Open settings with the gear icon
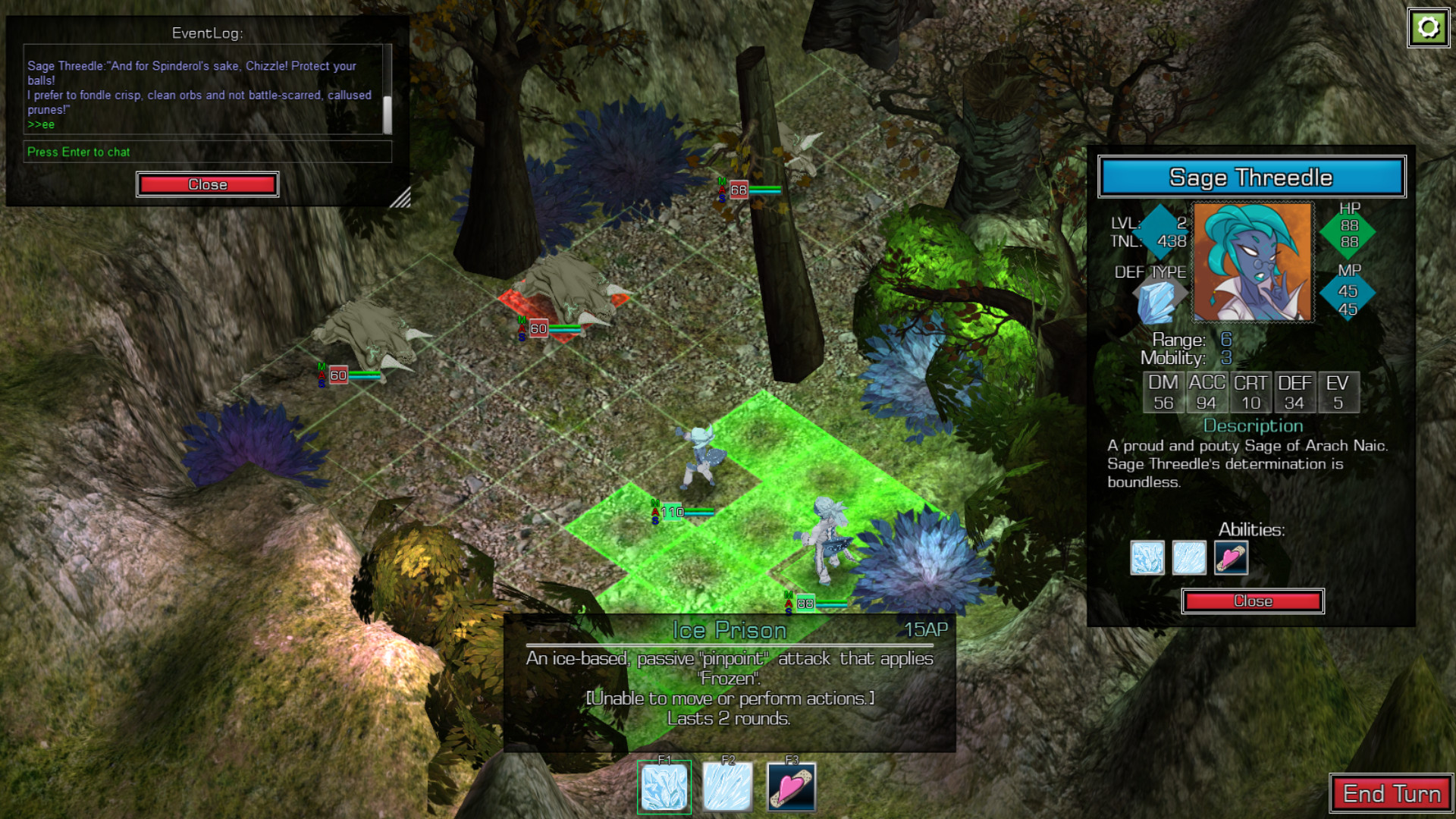The height and width of the screenshot is (819, 1456). coord(1429,28)
